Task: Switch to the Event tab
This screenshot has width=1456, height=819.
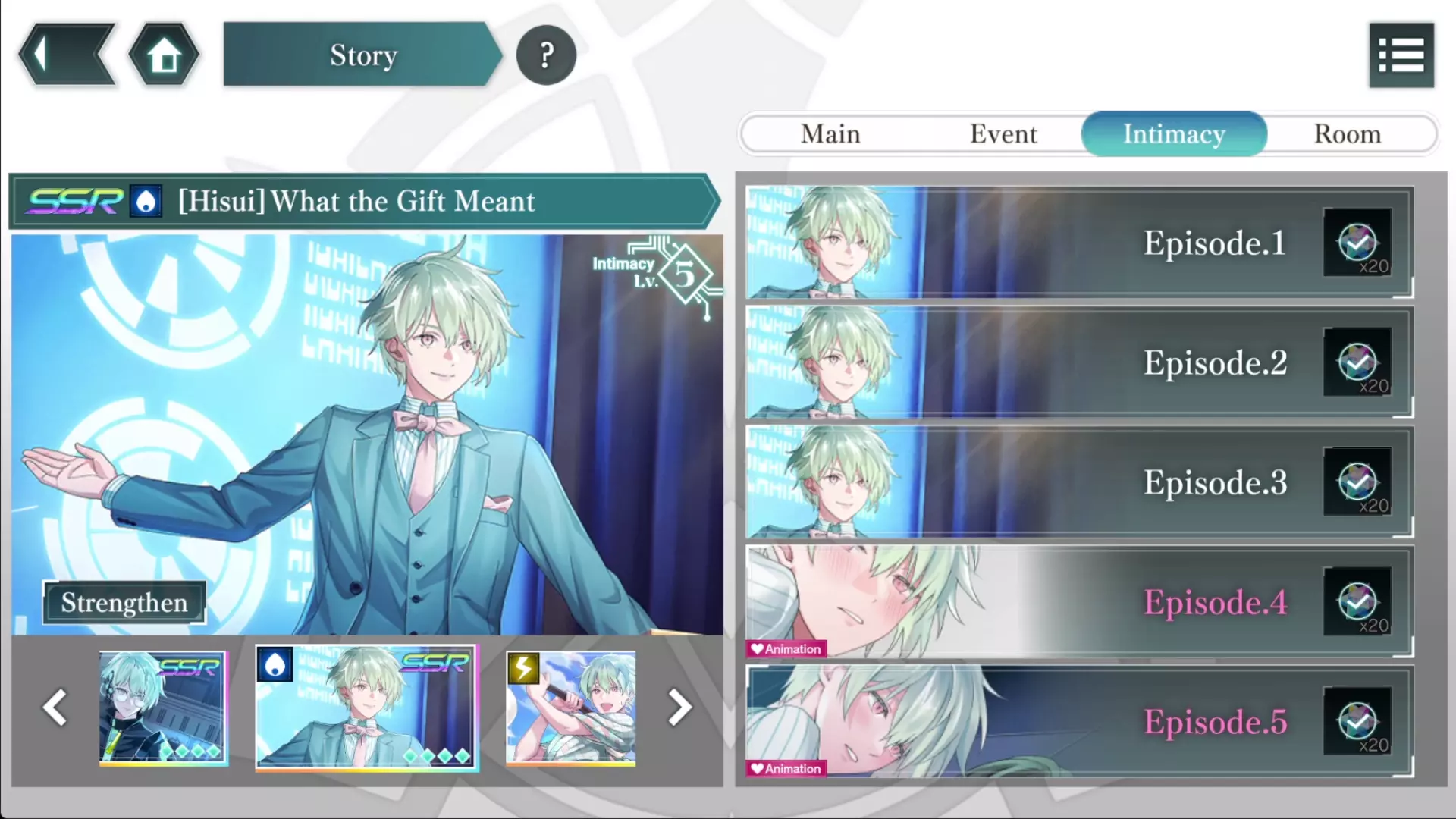Action: (x=1003, y=134)
